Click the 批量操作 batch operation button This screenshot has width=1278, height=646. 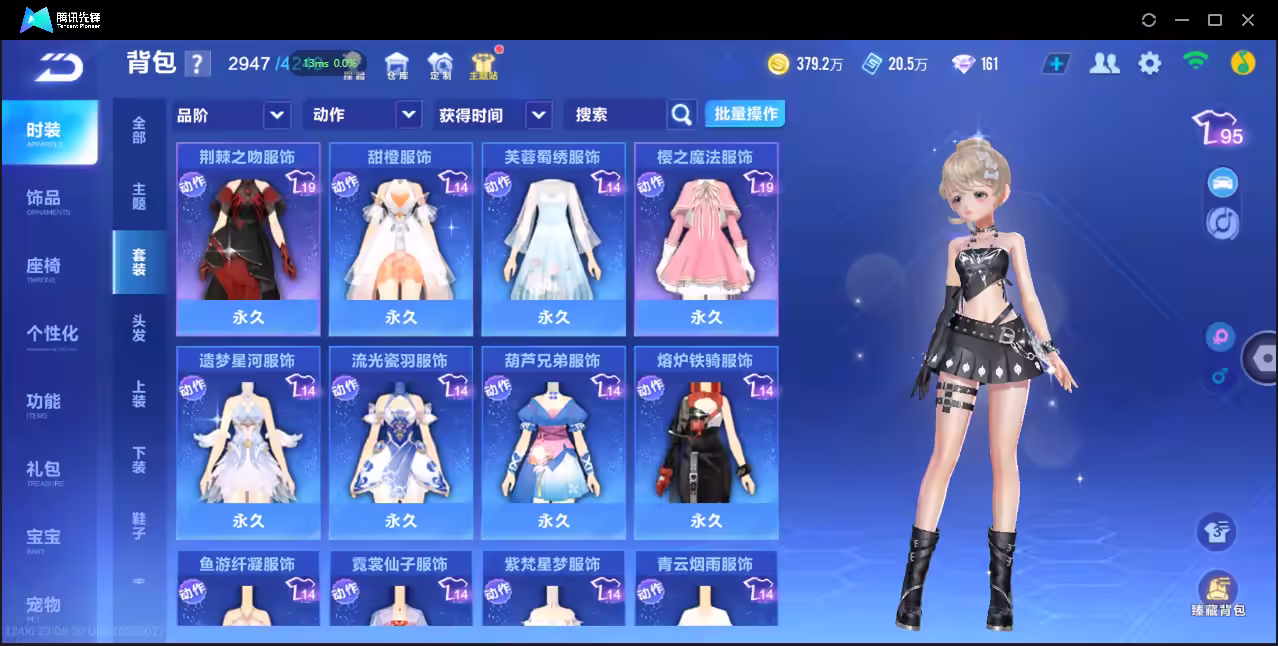tap(745, 114)
